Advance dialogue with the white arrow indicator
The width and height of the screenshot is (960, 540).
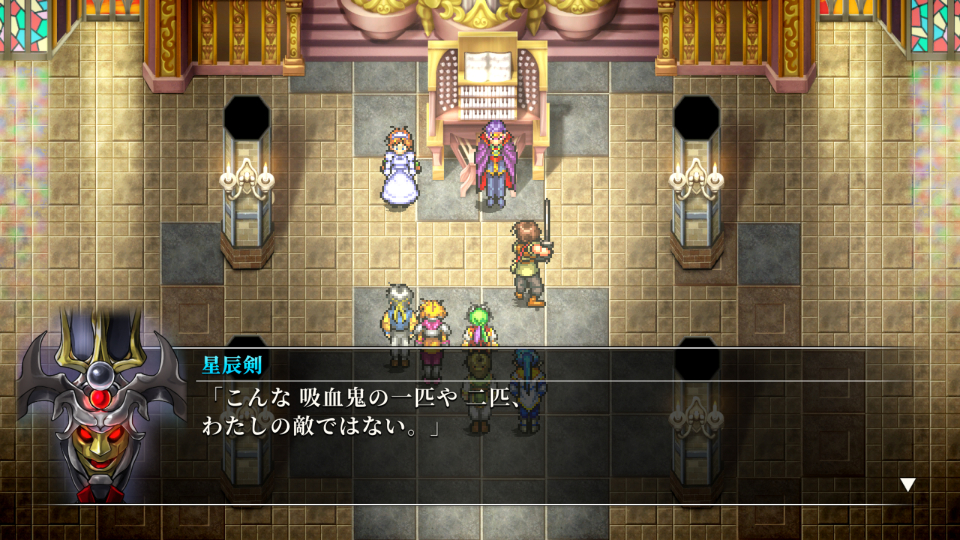tap(907, 484)
